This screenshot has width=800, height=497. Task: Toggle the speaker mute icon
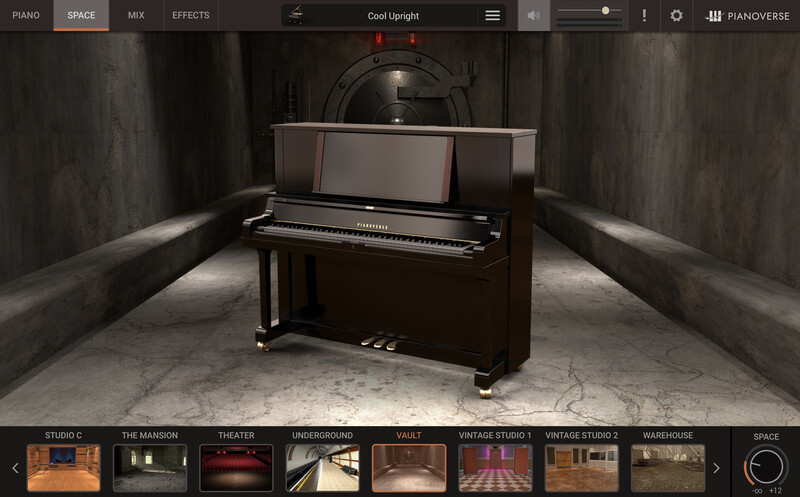tap(534, 16)
